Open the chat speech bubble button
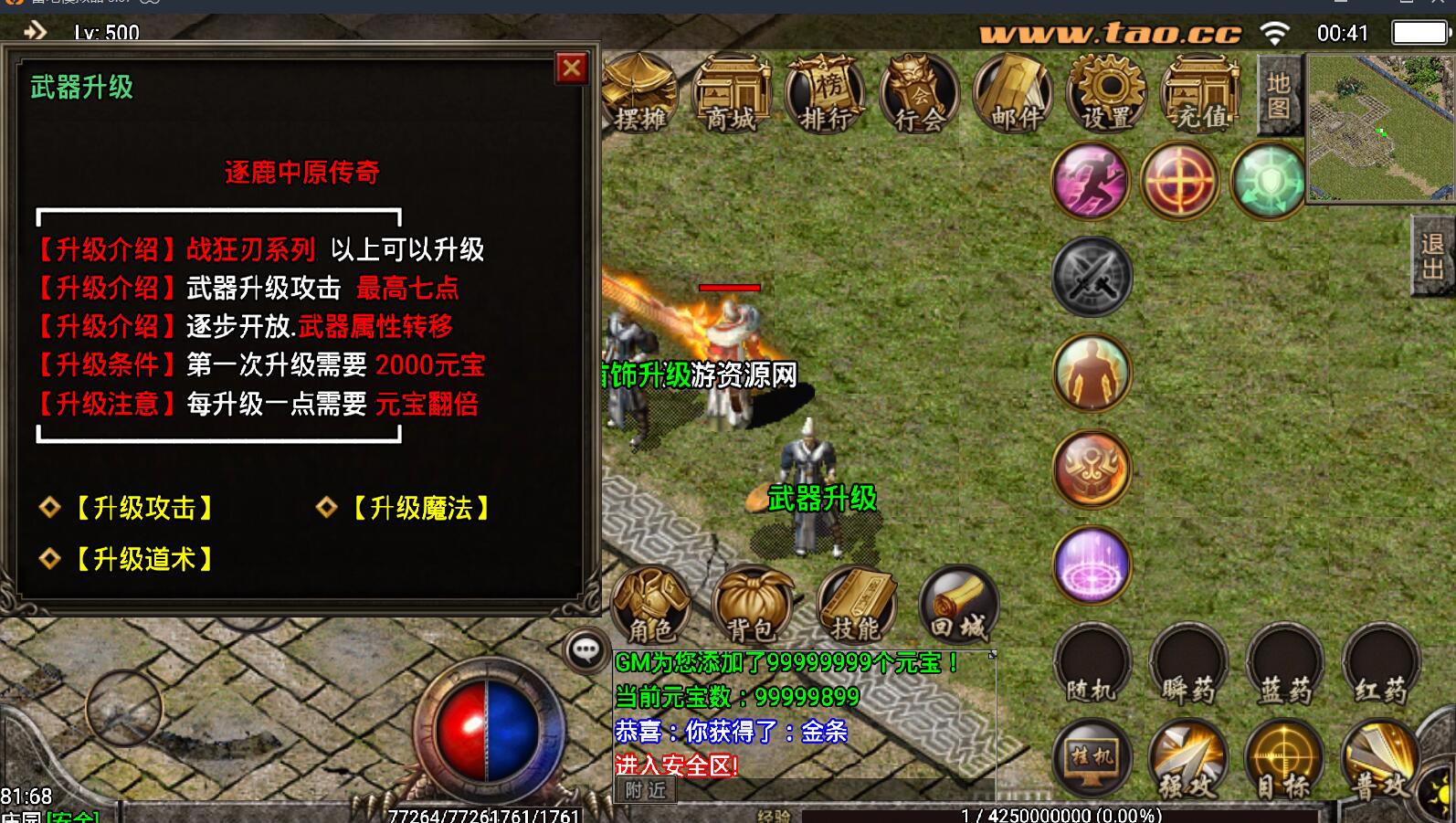 click(x=586, y=650)
